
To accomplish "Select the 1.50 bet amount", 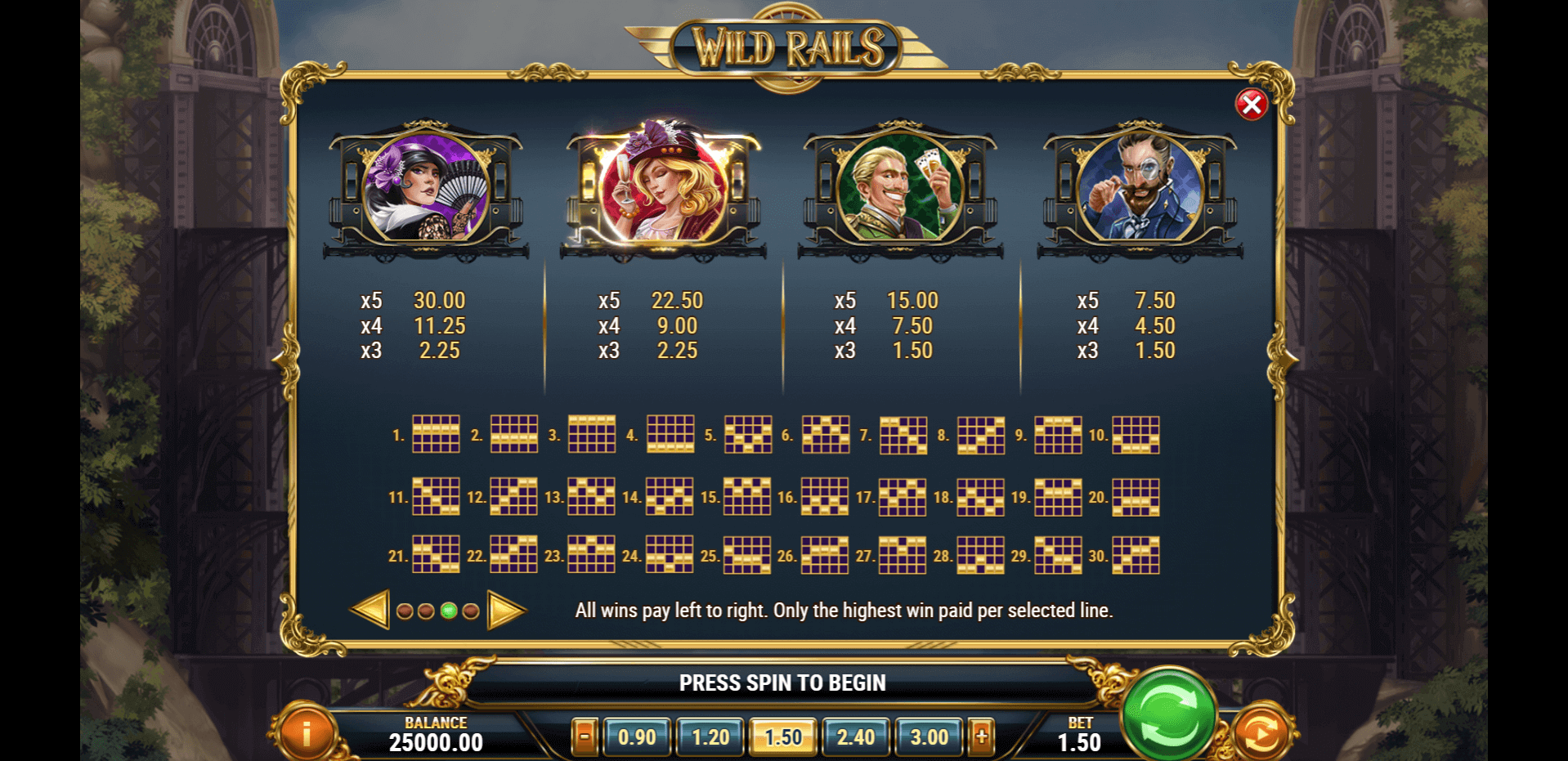I will (782, 737).
